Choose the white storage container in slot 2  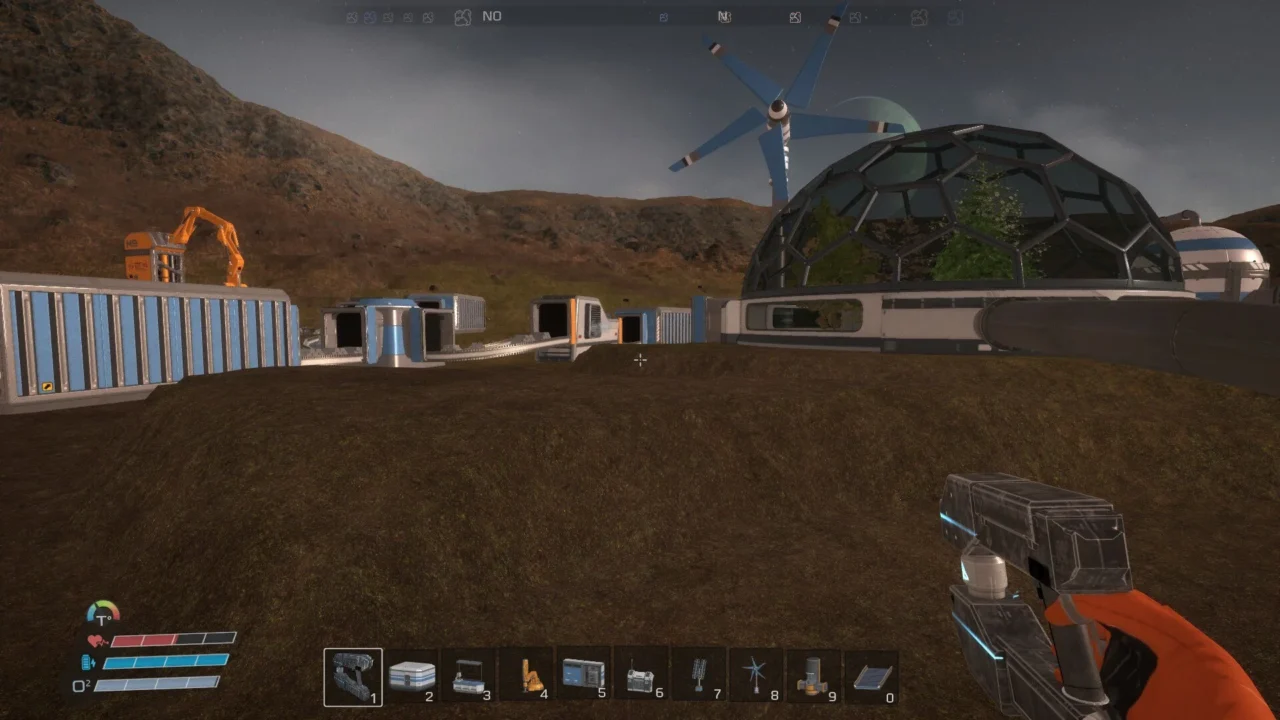click(411, 677)
